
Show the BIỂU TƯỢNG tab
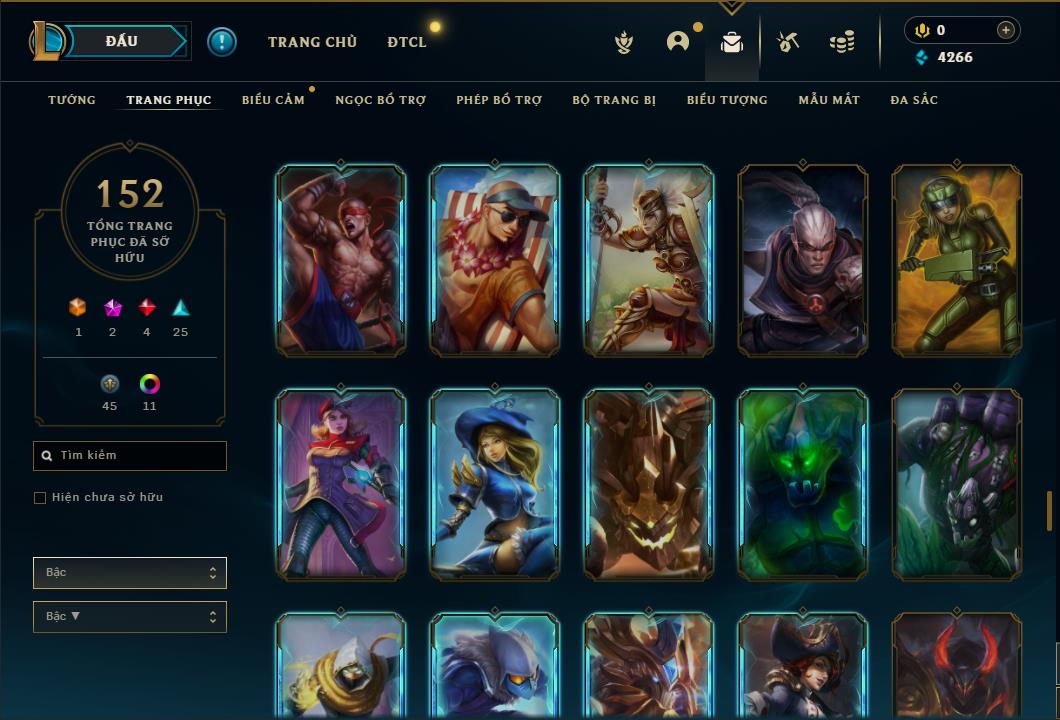coord(727,100)
